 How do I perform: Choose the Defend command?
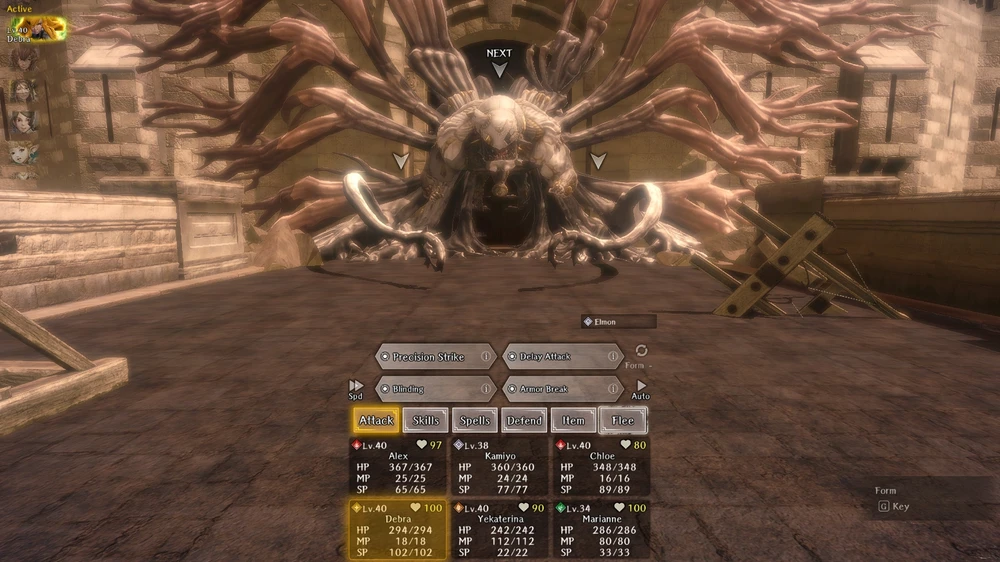(x=524, y=421)
